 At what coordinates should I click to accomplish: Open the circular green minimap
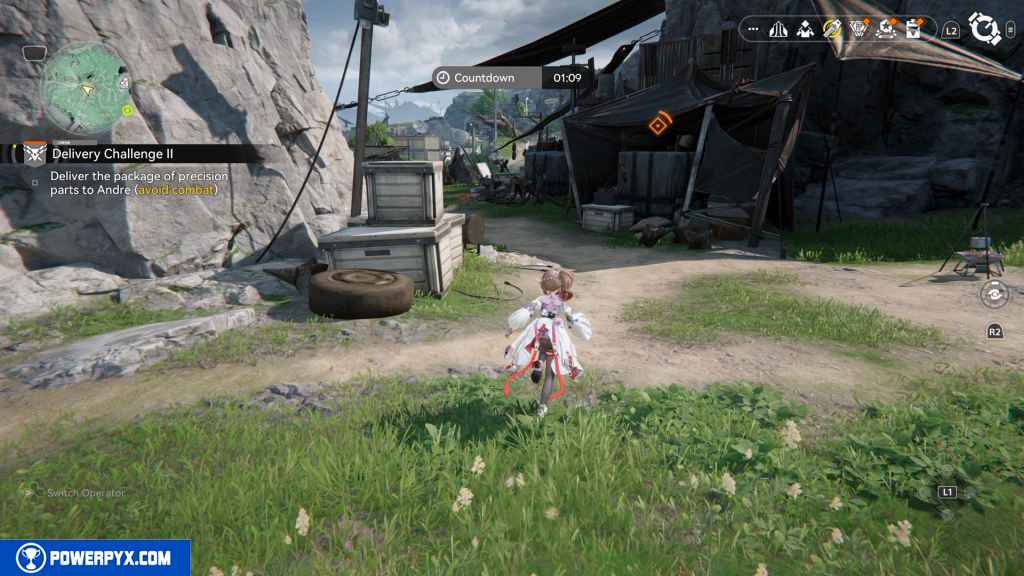[x=84, y=88]
